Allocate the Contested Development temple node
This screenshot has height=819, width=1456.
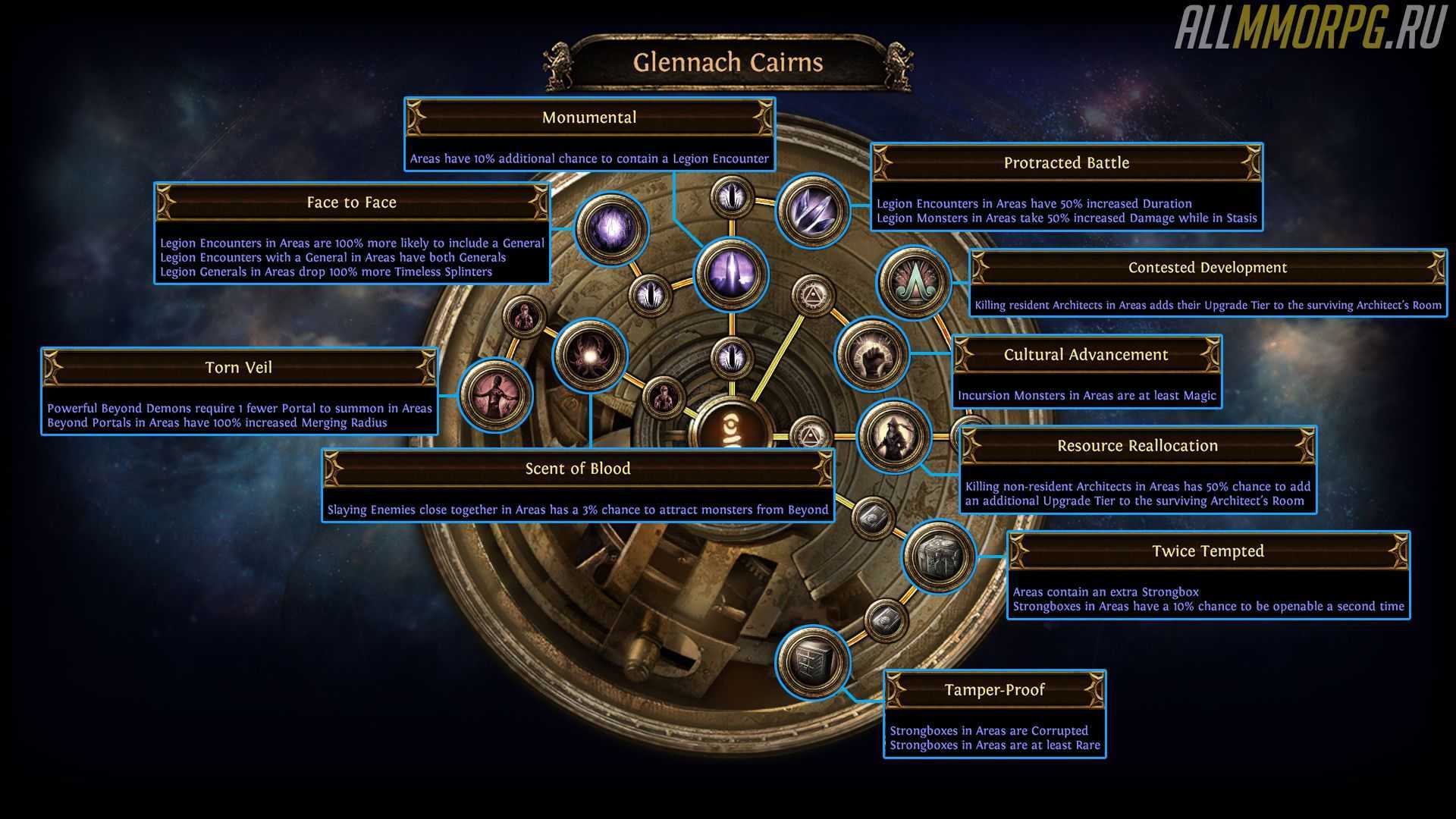click(x=914, y=282)
